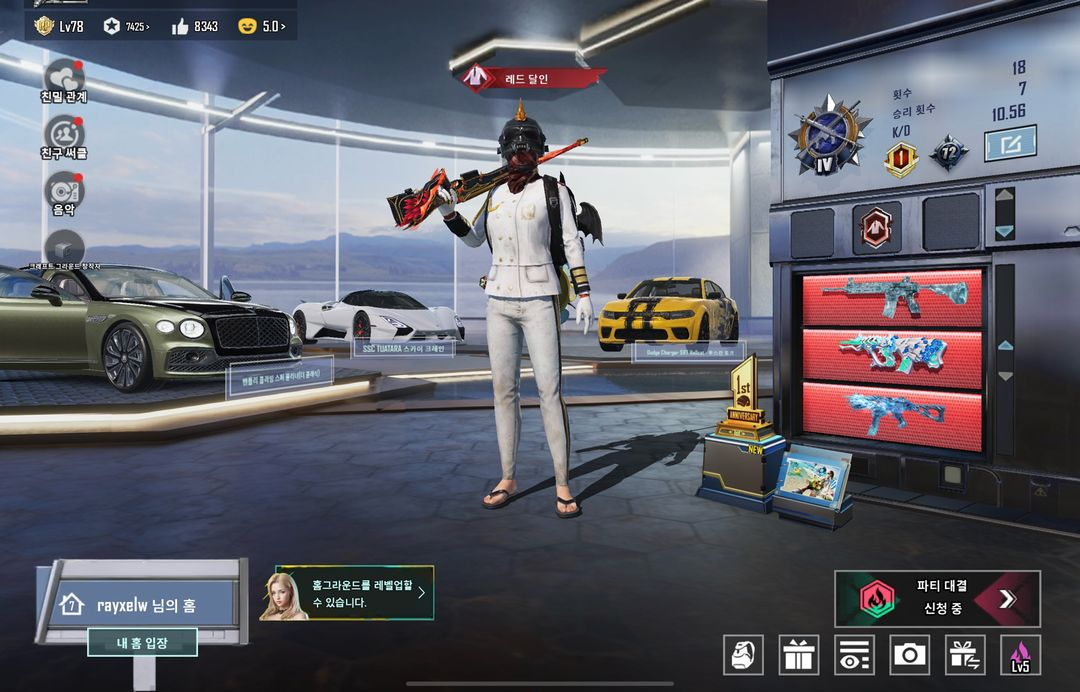The image size is (1080, 692).
Task: Open the 레드 달인 title banner
Action: point(532,77)
